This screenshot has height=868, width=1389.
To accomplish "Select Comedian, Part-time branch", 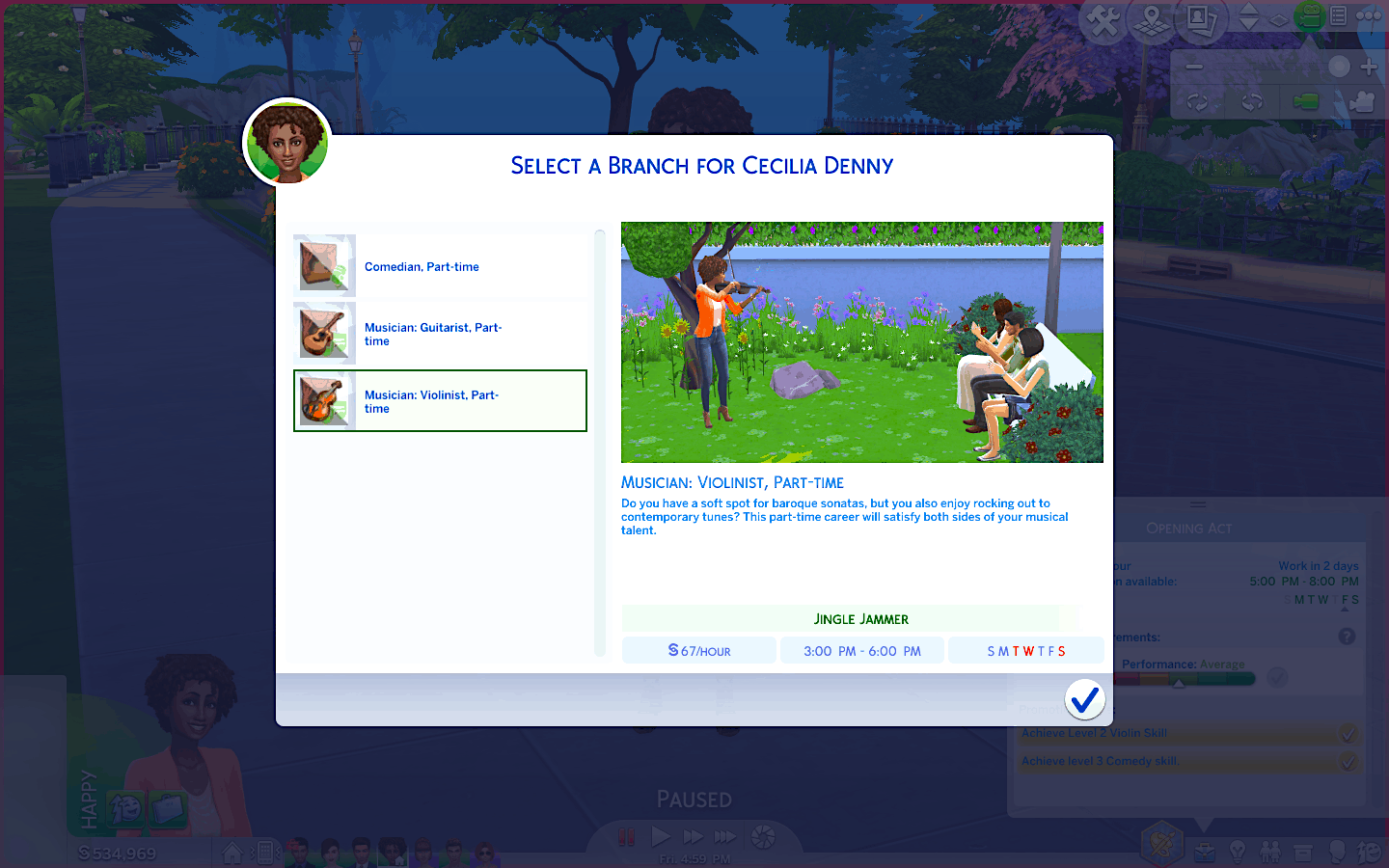I will [x=440, y=266].
